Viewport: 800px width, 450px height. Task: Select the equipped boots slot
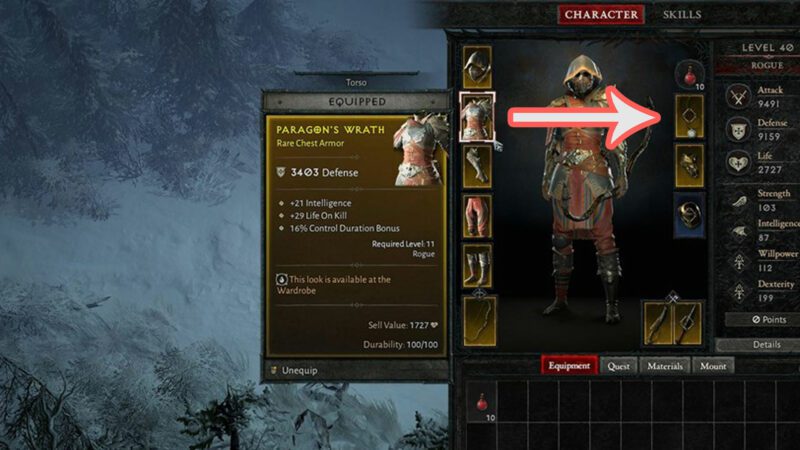point(476,266)
